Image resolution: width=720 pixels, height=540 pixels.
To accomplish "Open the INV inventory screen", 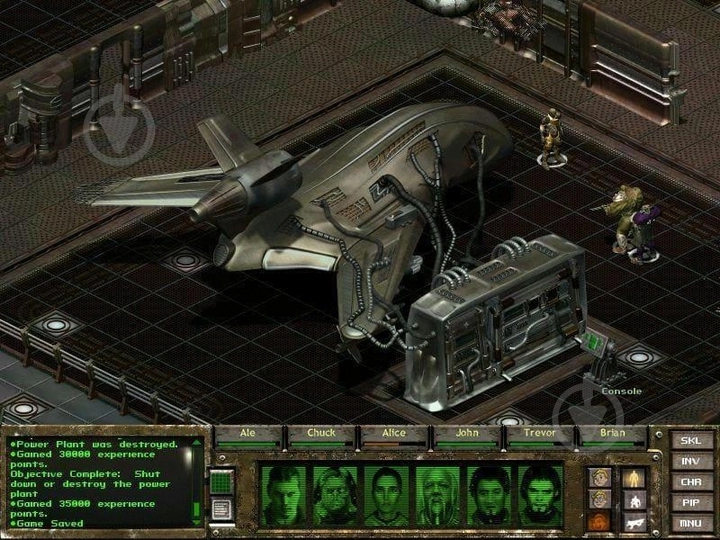I will click(690, 460).
